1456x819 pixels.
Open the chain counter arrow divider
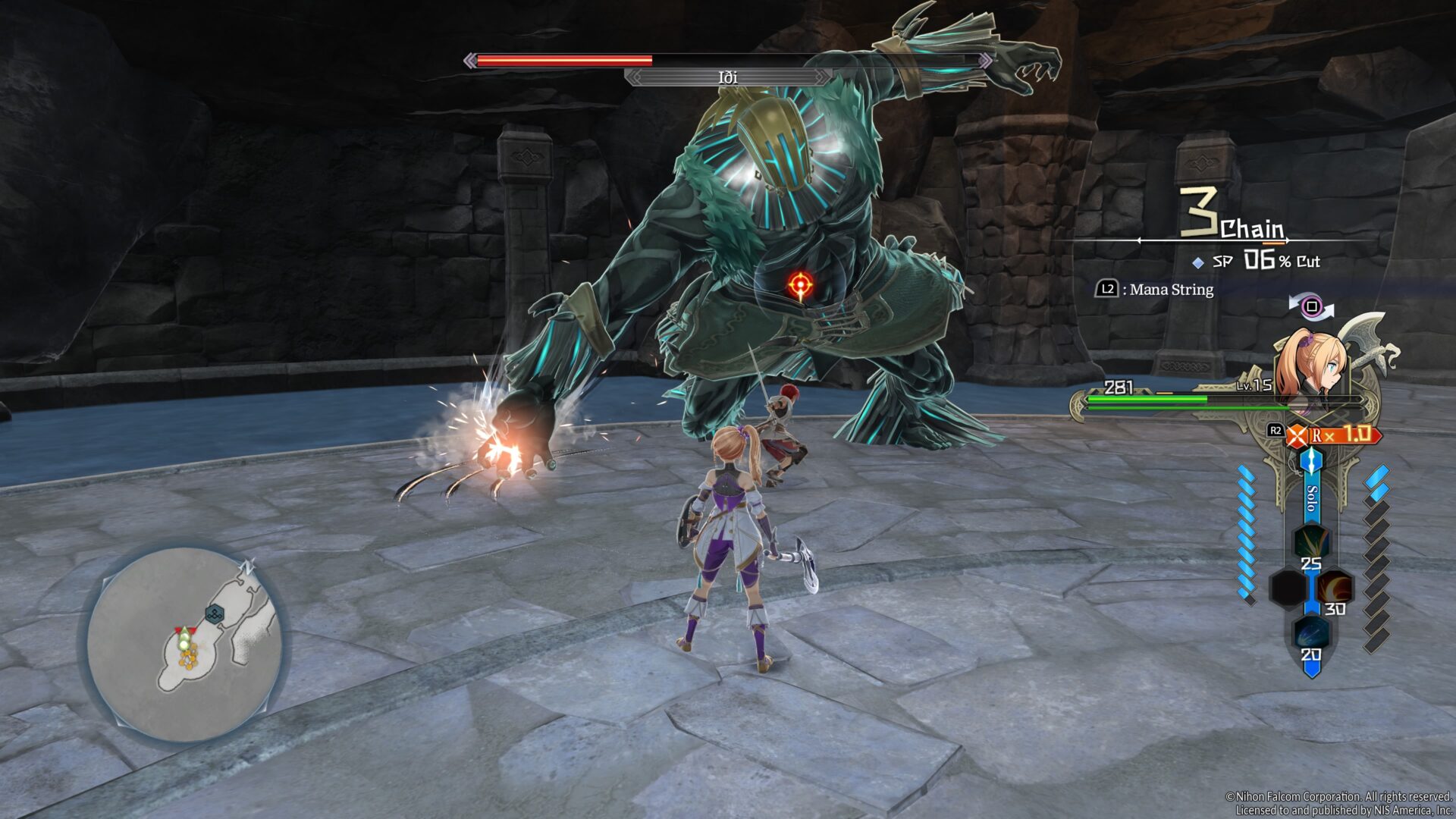pyautogui.click(x=1213, y=240)
